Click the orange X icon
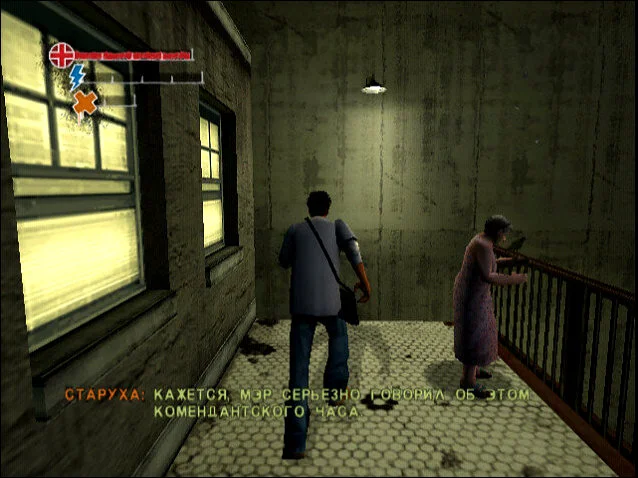 click(x=86, y=101)
